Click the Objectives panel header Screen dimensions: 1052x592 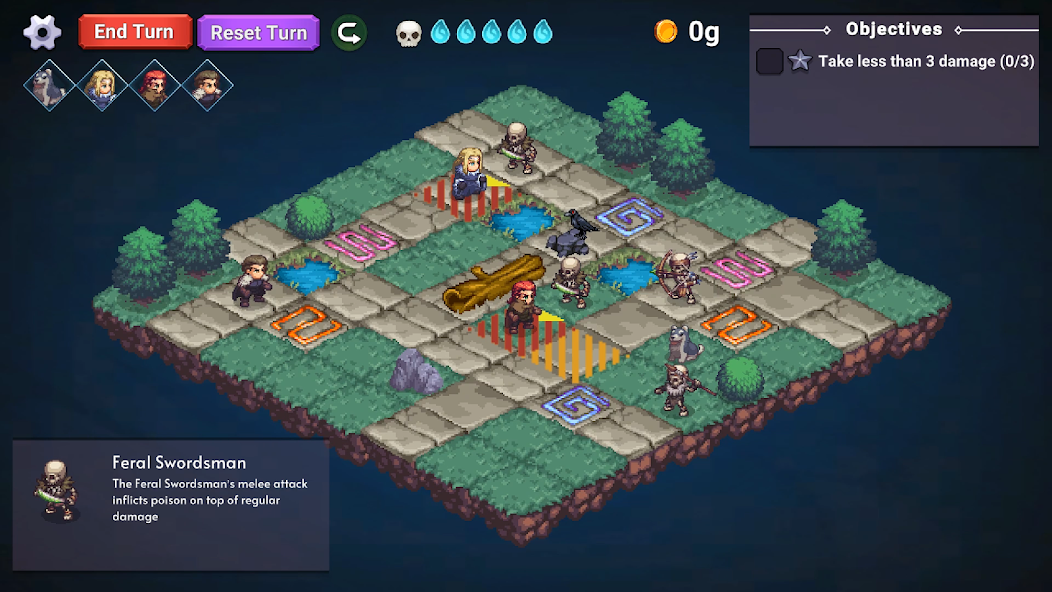[x=893, y=30]
